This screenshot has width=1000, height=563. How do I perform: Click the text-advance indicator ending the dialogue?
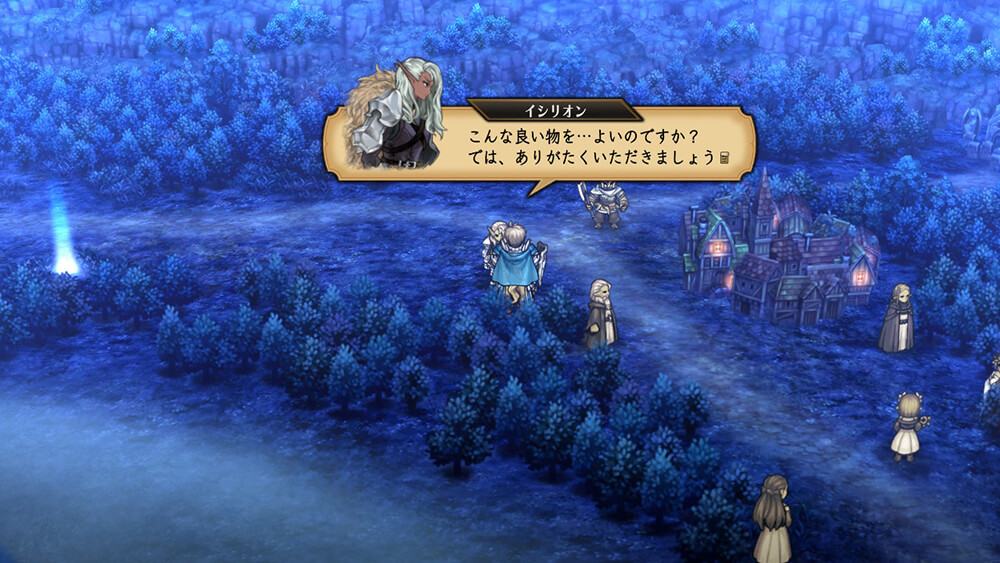point(725,158)
